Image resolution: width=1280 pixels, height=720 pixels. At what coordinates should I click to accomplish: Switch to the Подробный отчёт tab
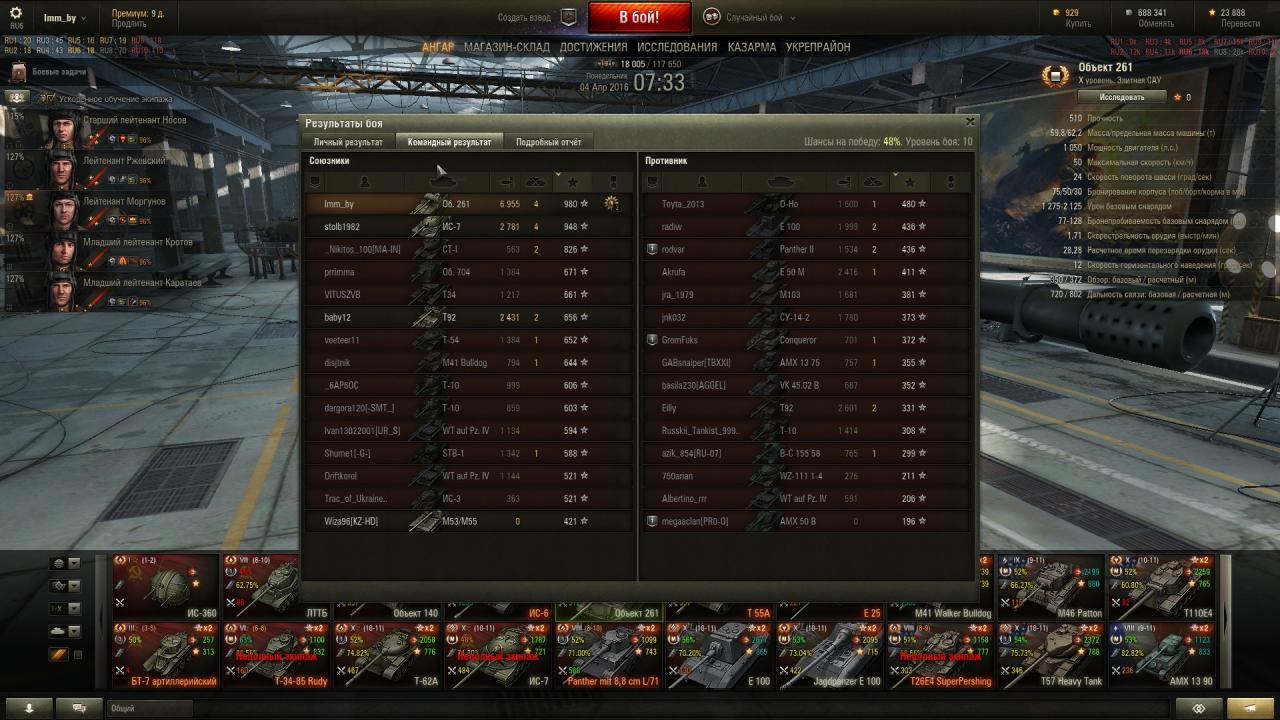[548, 142]
